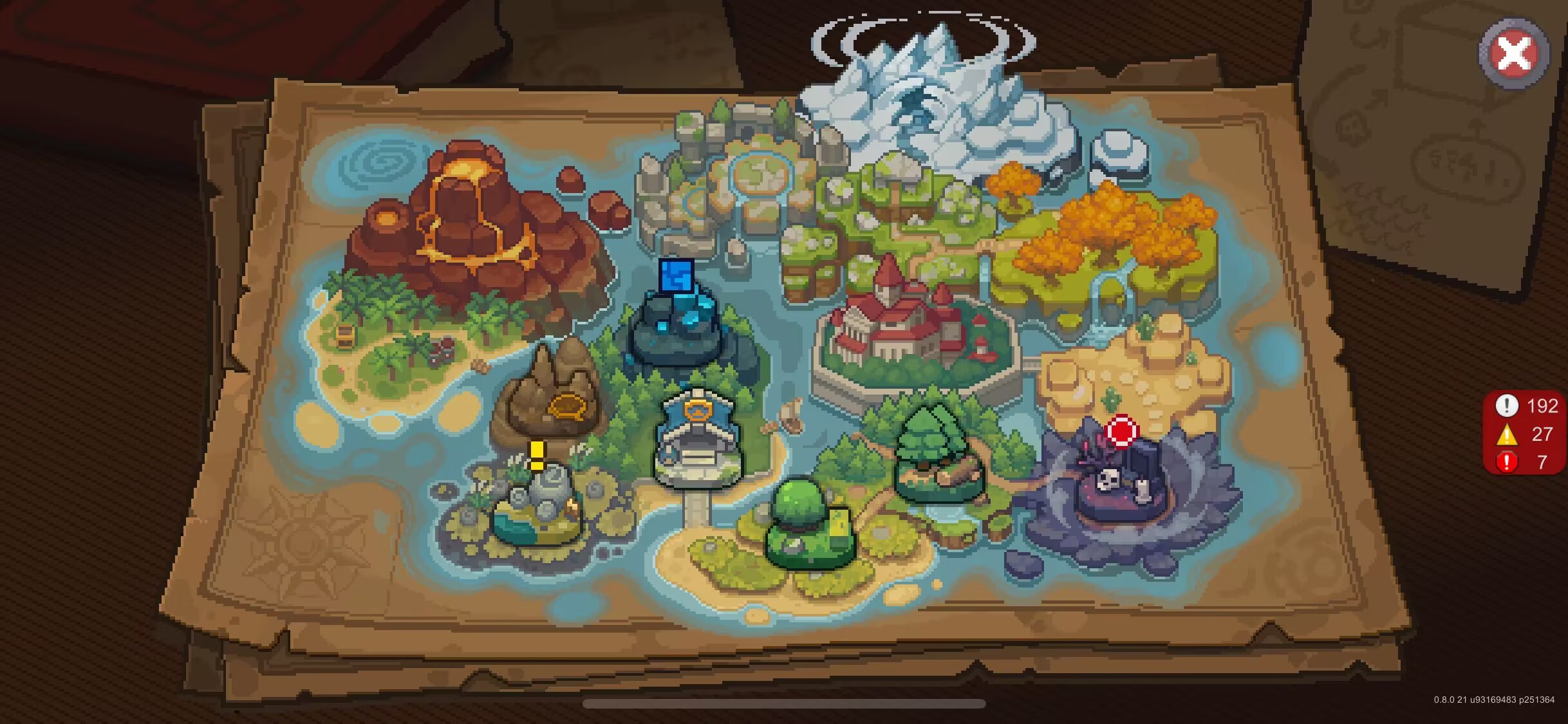
Task: Open the debug log counter panel
Action: click(1526, 434)
